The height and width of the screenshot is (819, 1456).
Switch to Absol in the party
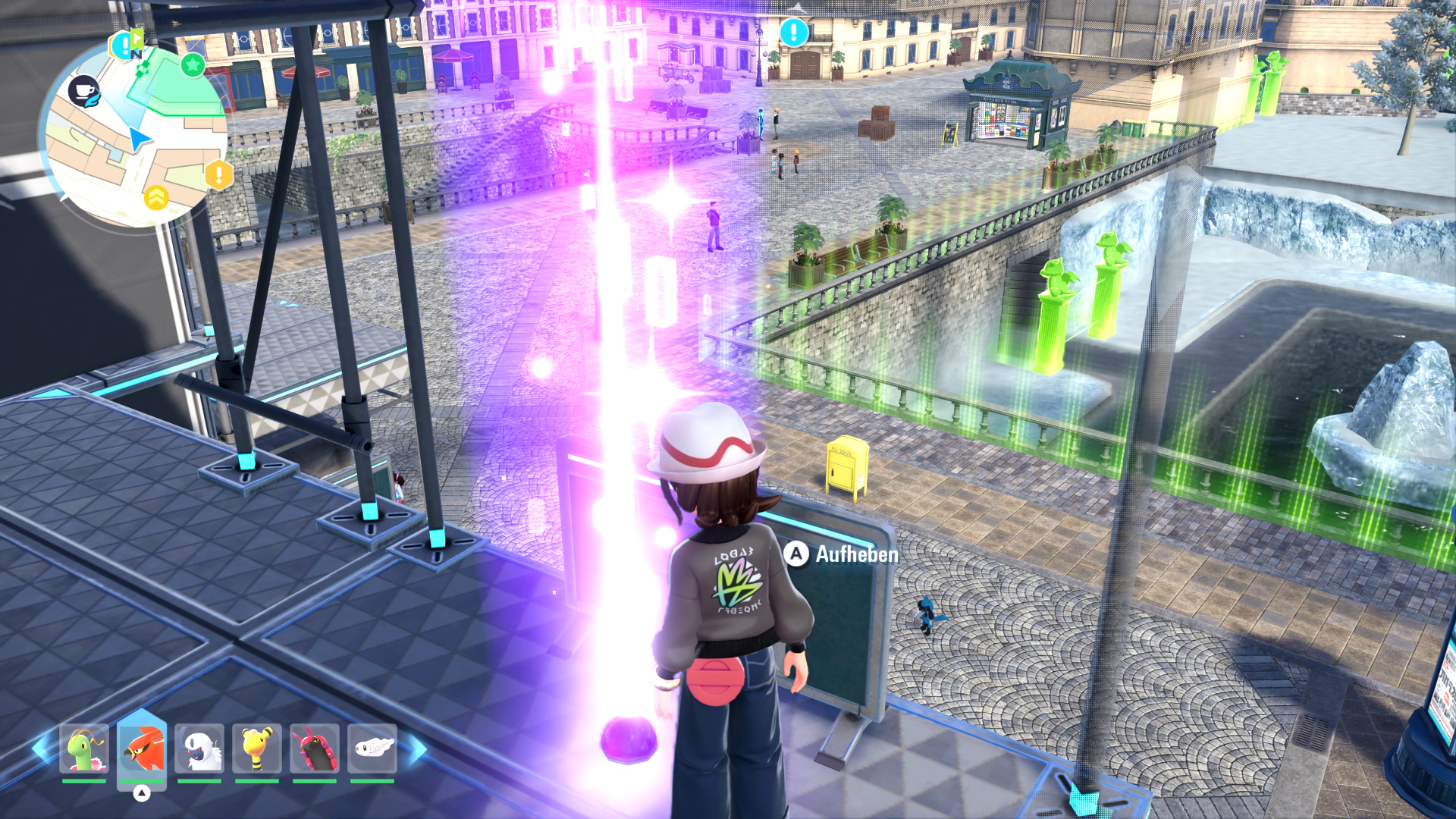coord(199,749)
